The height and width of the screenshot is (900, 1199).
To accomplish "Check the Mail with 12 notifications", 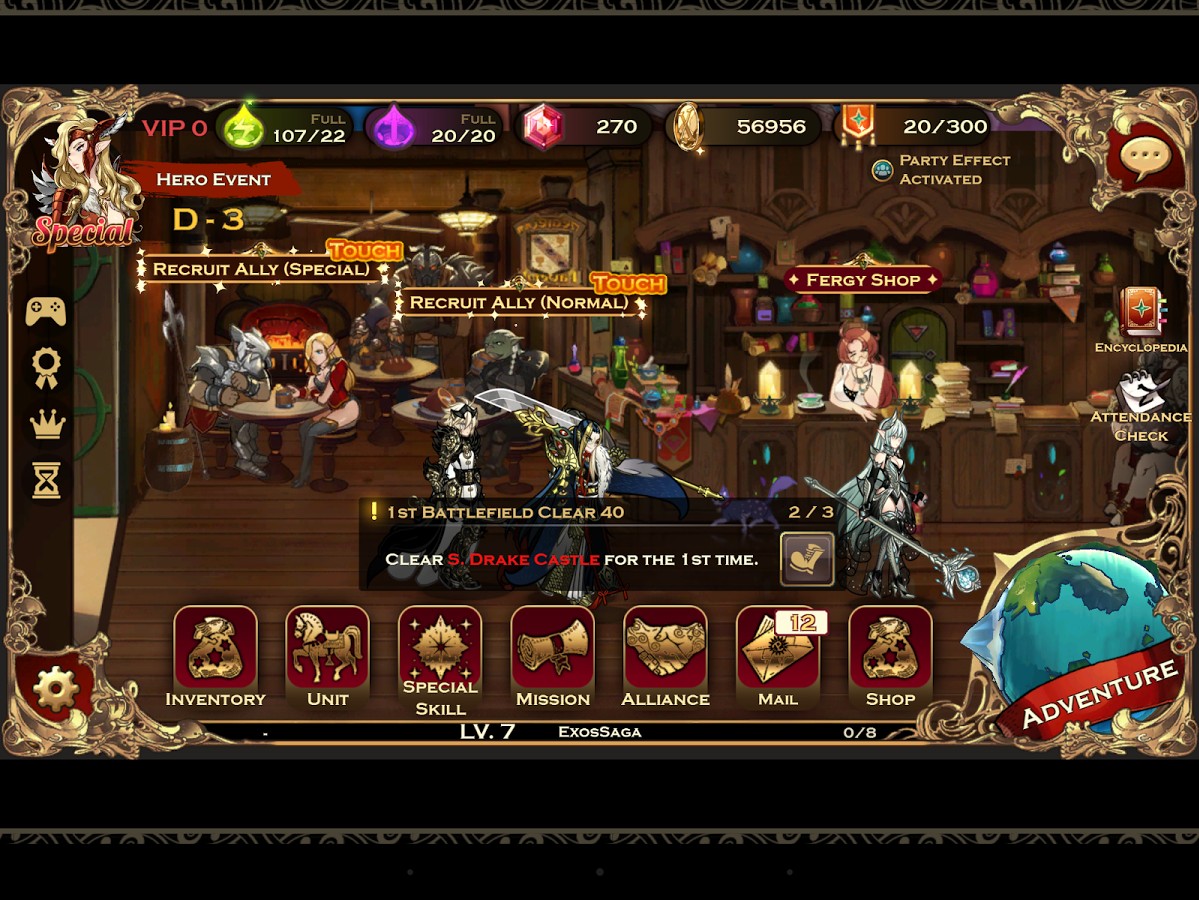I will [x=777, y=650].
